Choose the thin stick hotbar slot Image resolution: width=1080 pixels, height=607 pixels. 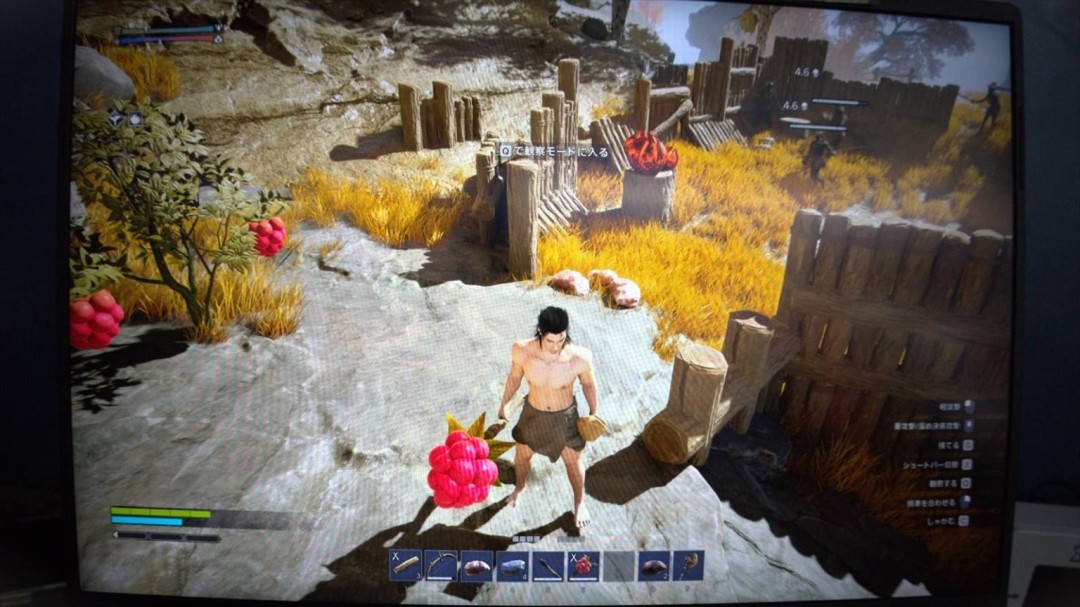(548, 566)
